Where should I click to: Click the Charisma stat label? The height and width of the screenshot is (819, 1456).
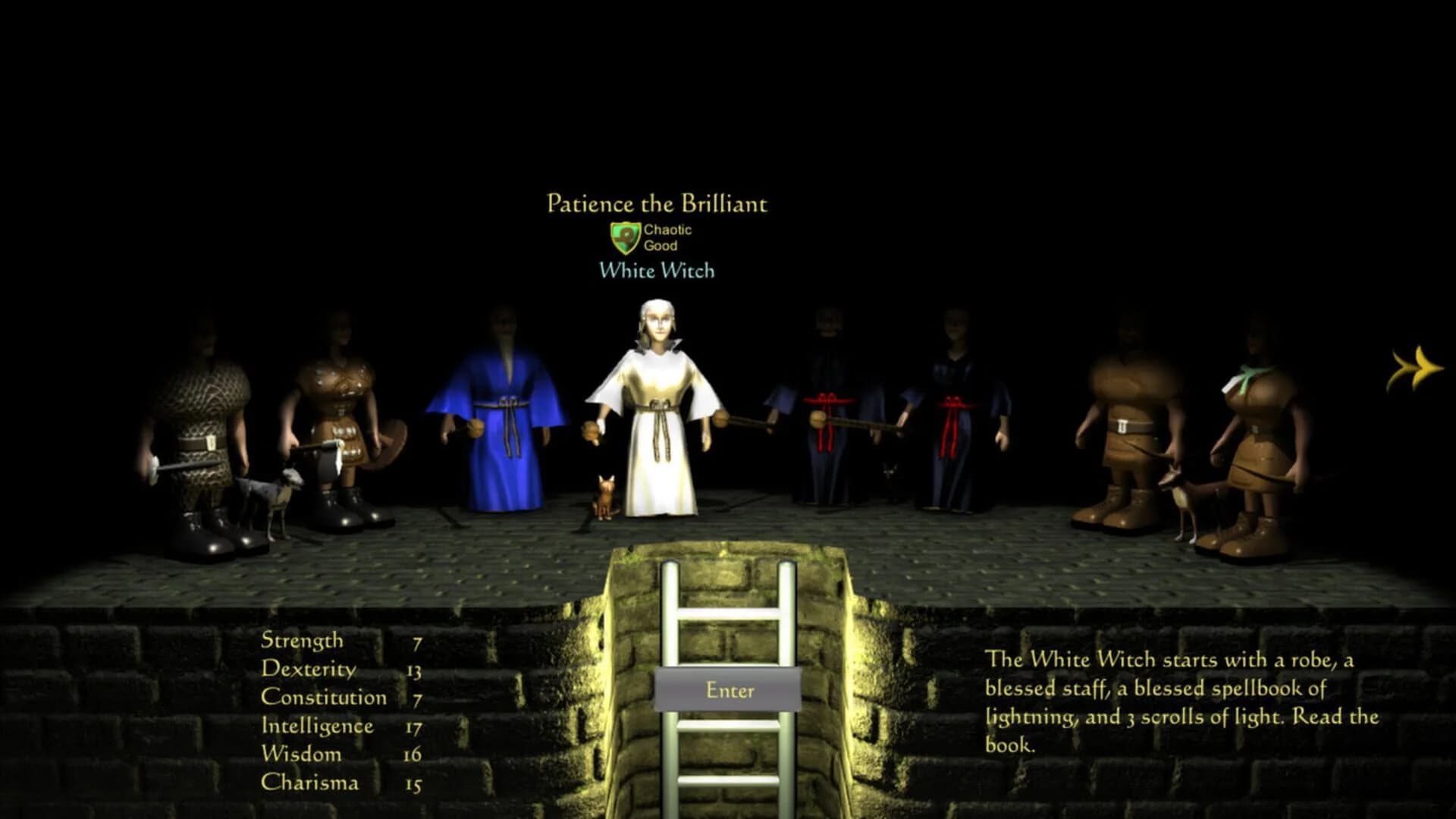point(312,783)
